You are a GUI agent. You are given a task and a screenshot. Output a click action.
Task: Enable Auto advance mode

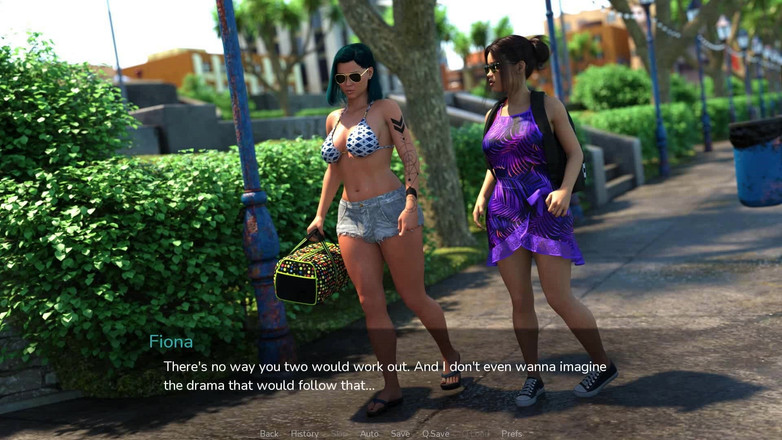[369, 434]
